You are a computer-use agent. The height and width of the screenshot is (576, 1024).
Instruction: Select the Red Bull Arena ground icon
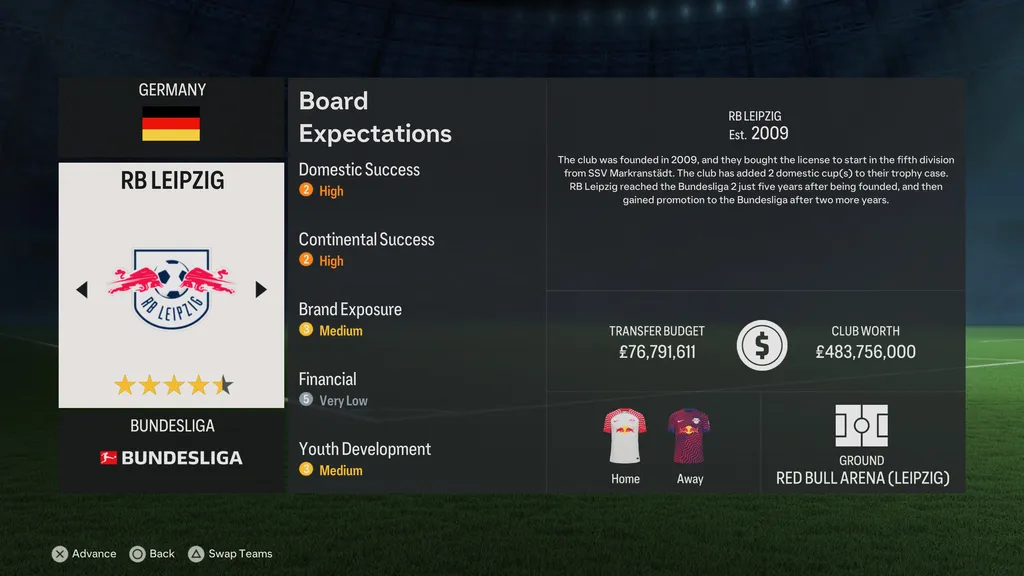(861, 426)
